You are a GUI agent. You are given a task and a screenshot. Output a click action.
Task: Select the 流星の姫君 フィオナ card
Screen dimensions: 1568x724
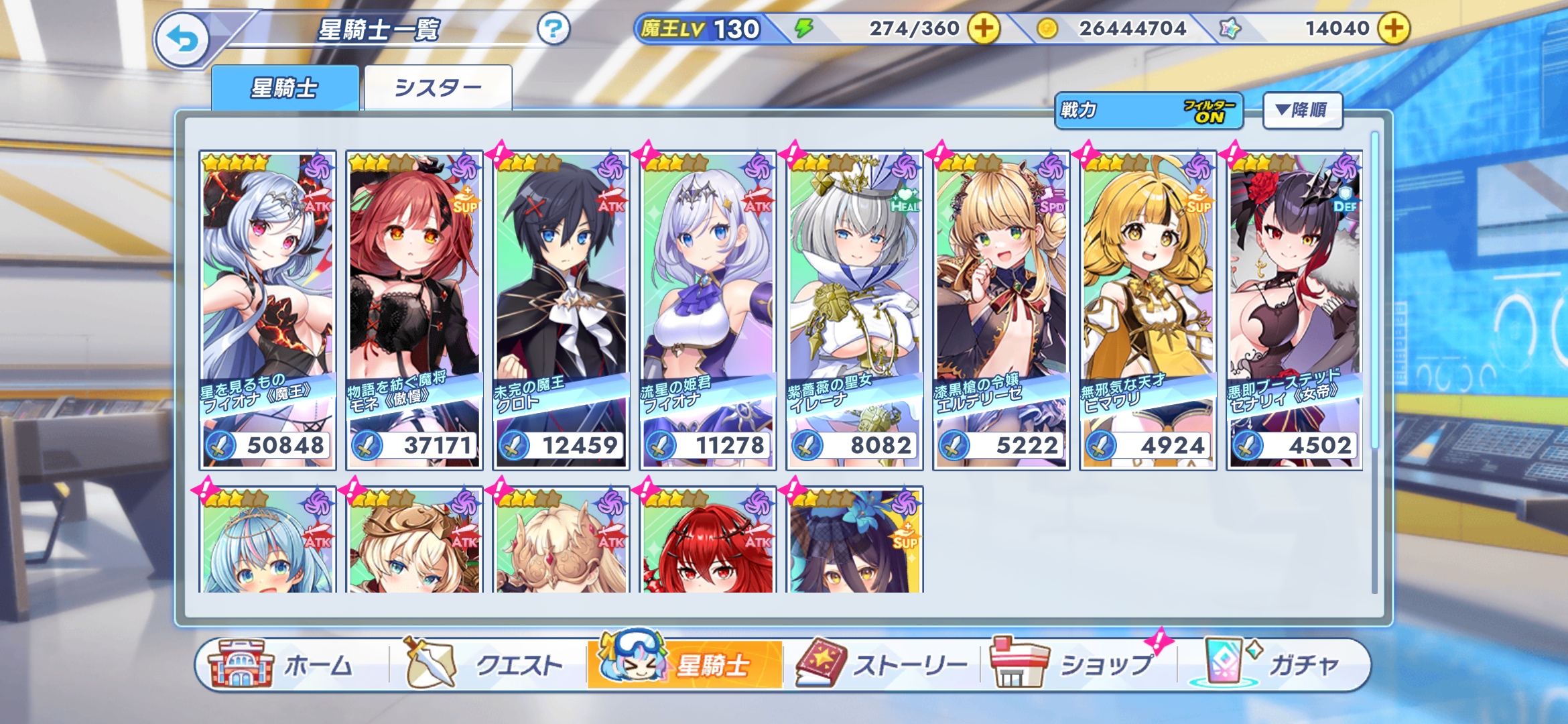pos(708,310)
